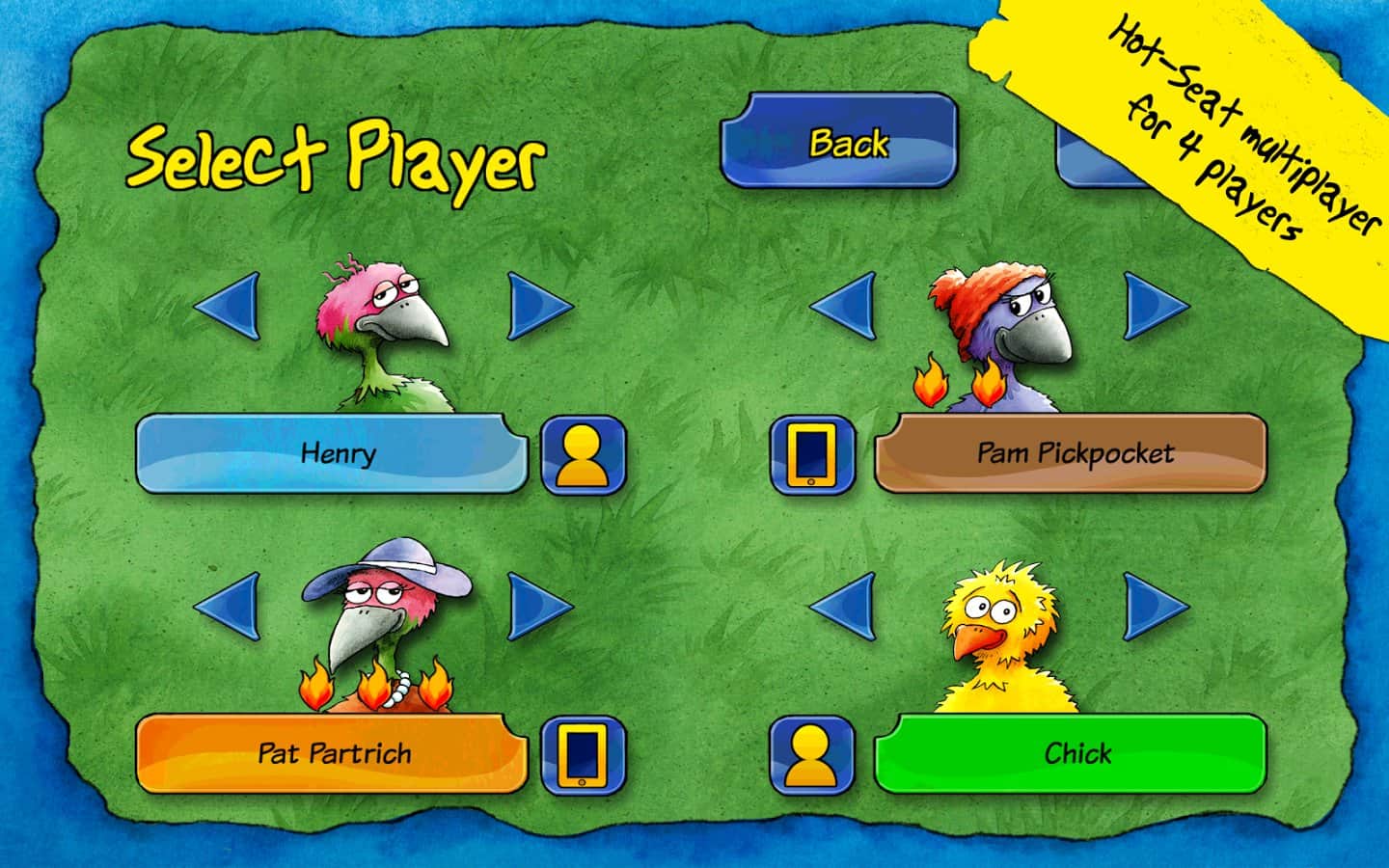Select the Henry name plate

click(x=332, y=453)
